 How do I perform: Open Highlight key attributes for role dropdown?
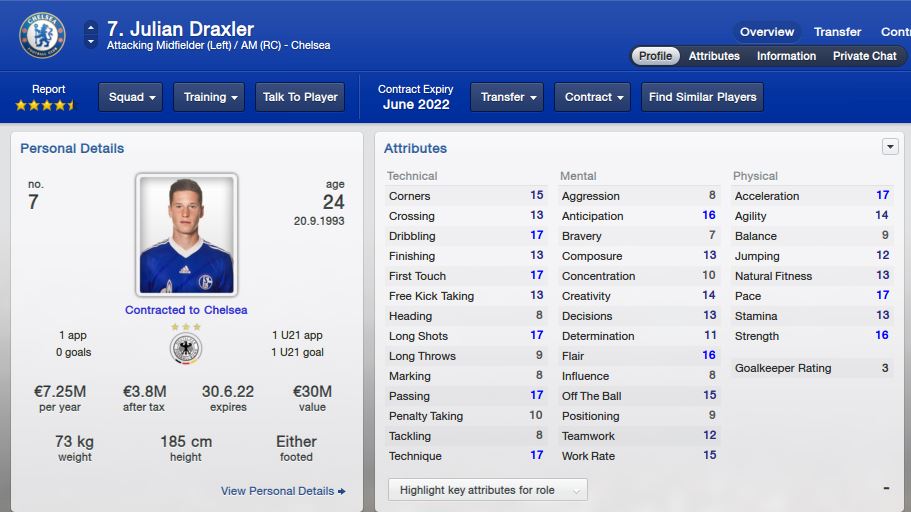pos(488,490)
